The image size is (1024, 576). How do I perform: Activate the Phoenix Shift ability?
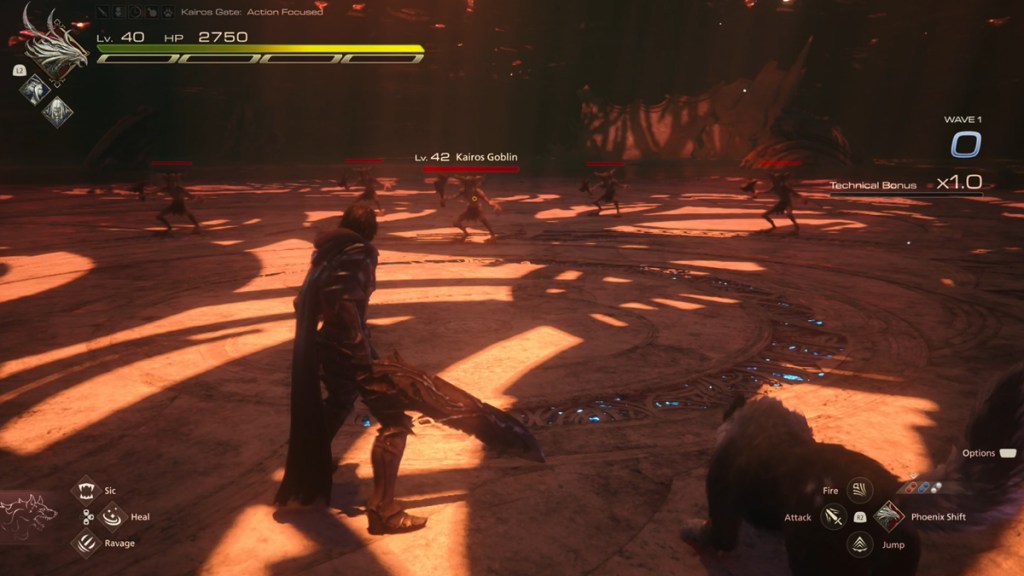point(887,517)
